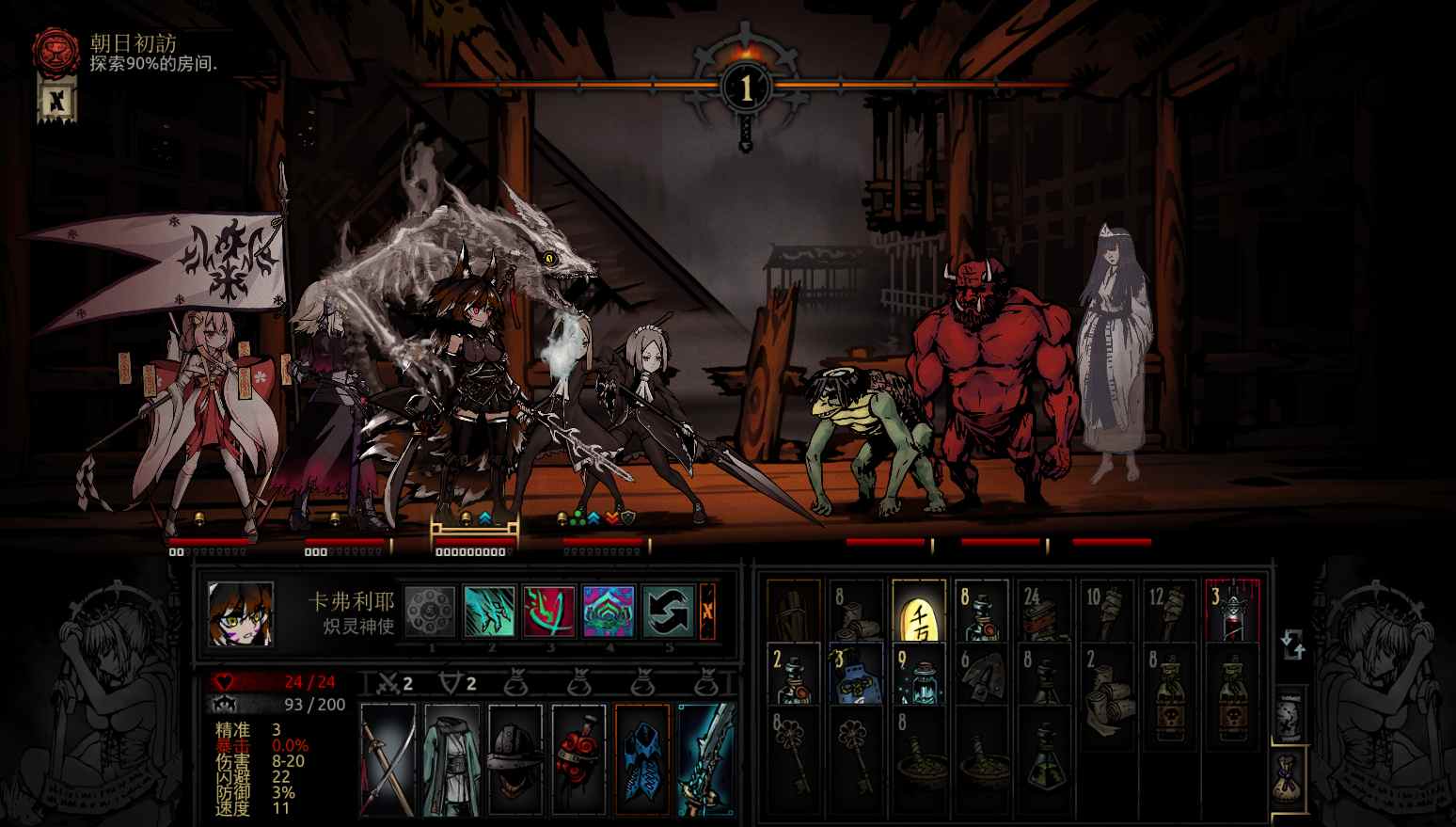Image resolution: width=1456 pixels, height=827 pixels.
Task: Use the red and green rune skill
Action: click(x=548, y=611)
